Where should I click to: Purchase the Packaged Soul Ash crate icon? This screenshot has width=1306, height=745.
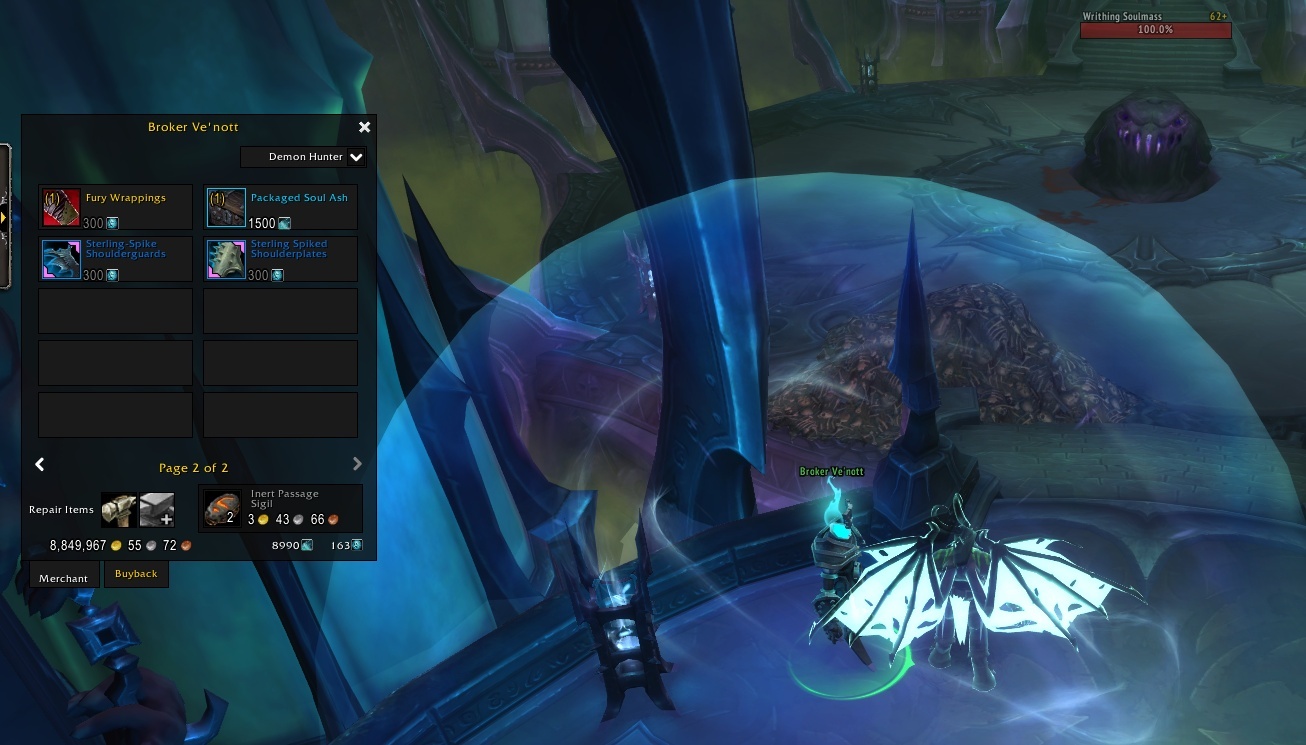pos(226,206)
